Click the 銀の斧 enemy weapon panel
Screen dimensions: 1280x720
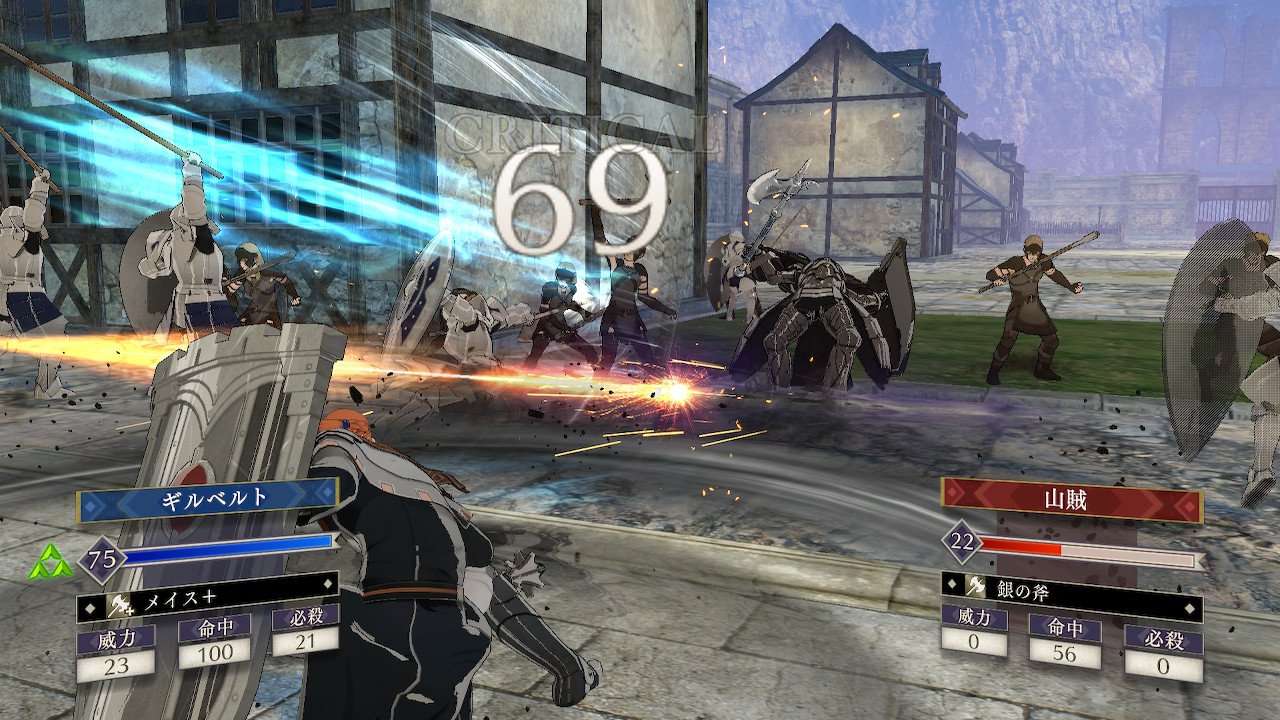1071,588
